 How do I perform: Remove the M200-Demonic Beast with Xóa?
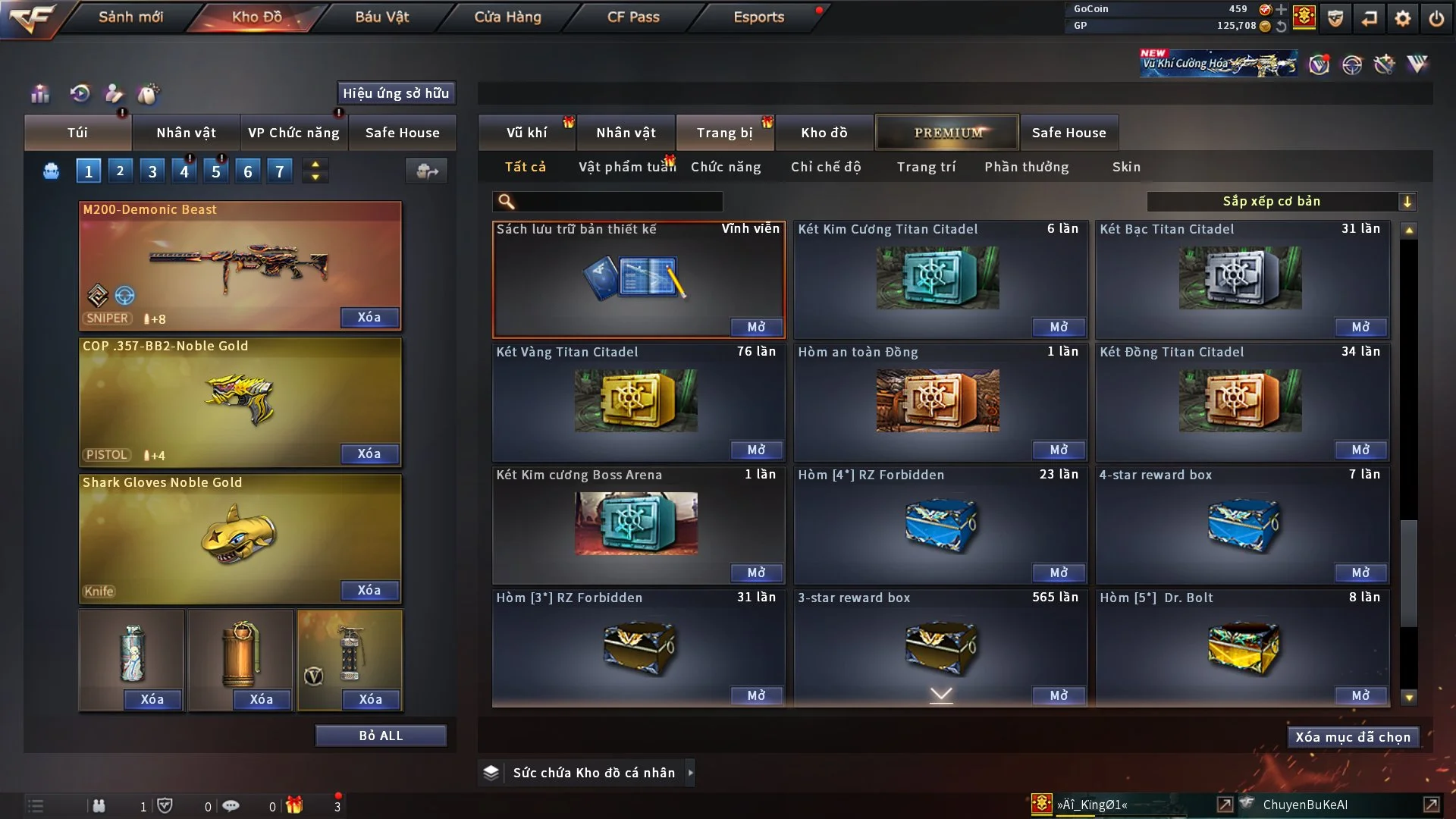pos(369,317)
